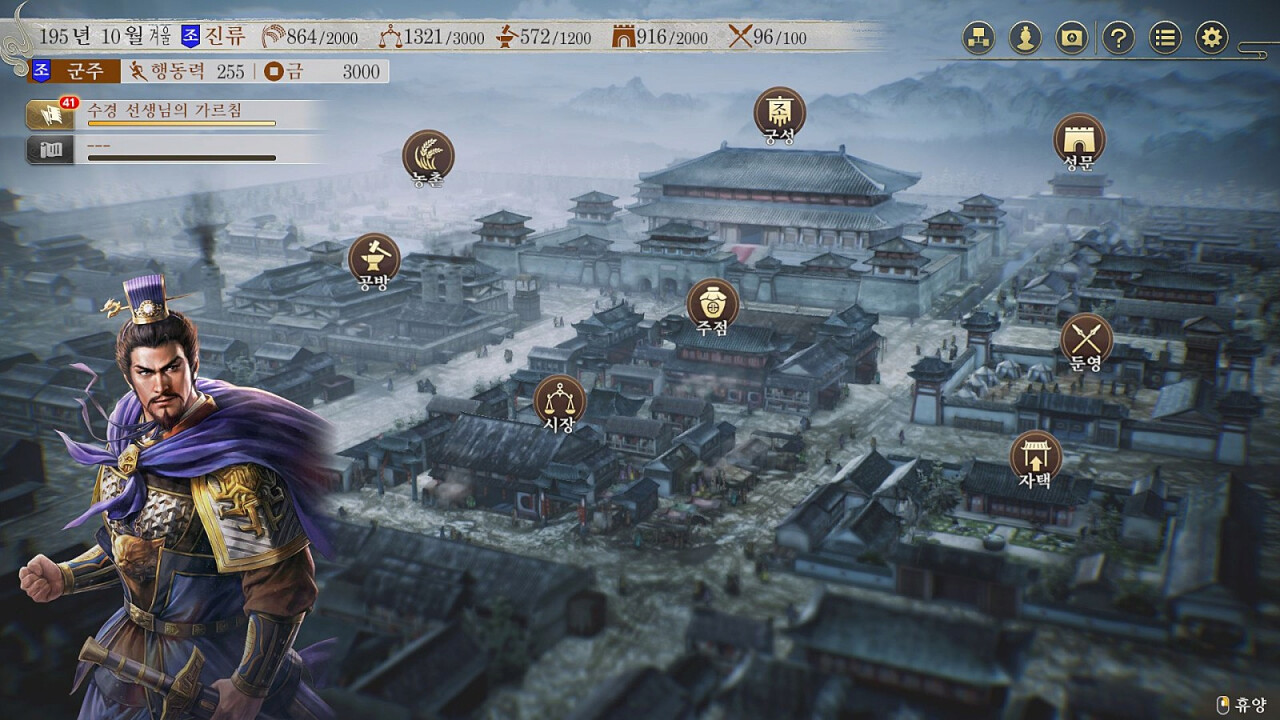Viewport: 1280px width, 720px height.
Task: Open the 수경 선생님의 가르침 quest tracker
Action: click(x=180, y=113)
